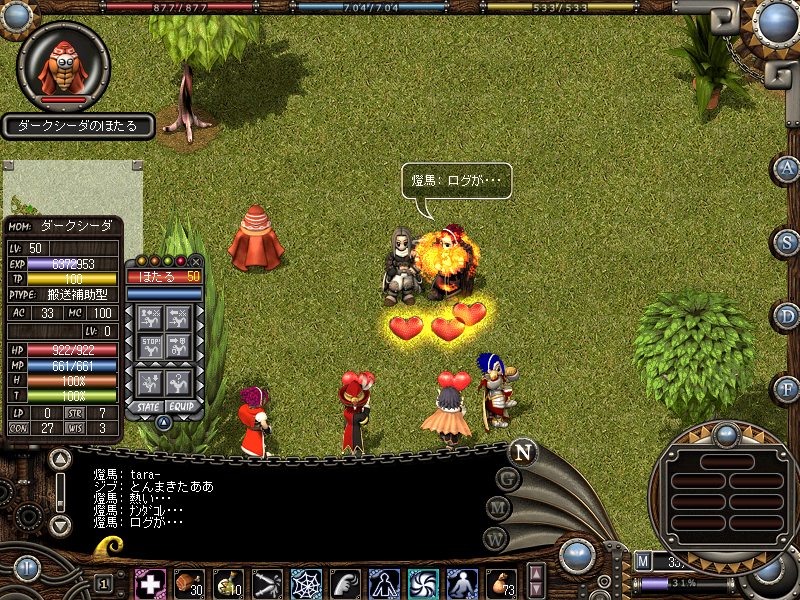Use the white cross heal skill

[150, 583]
